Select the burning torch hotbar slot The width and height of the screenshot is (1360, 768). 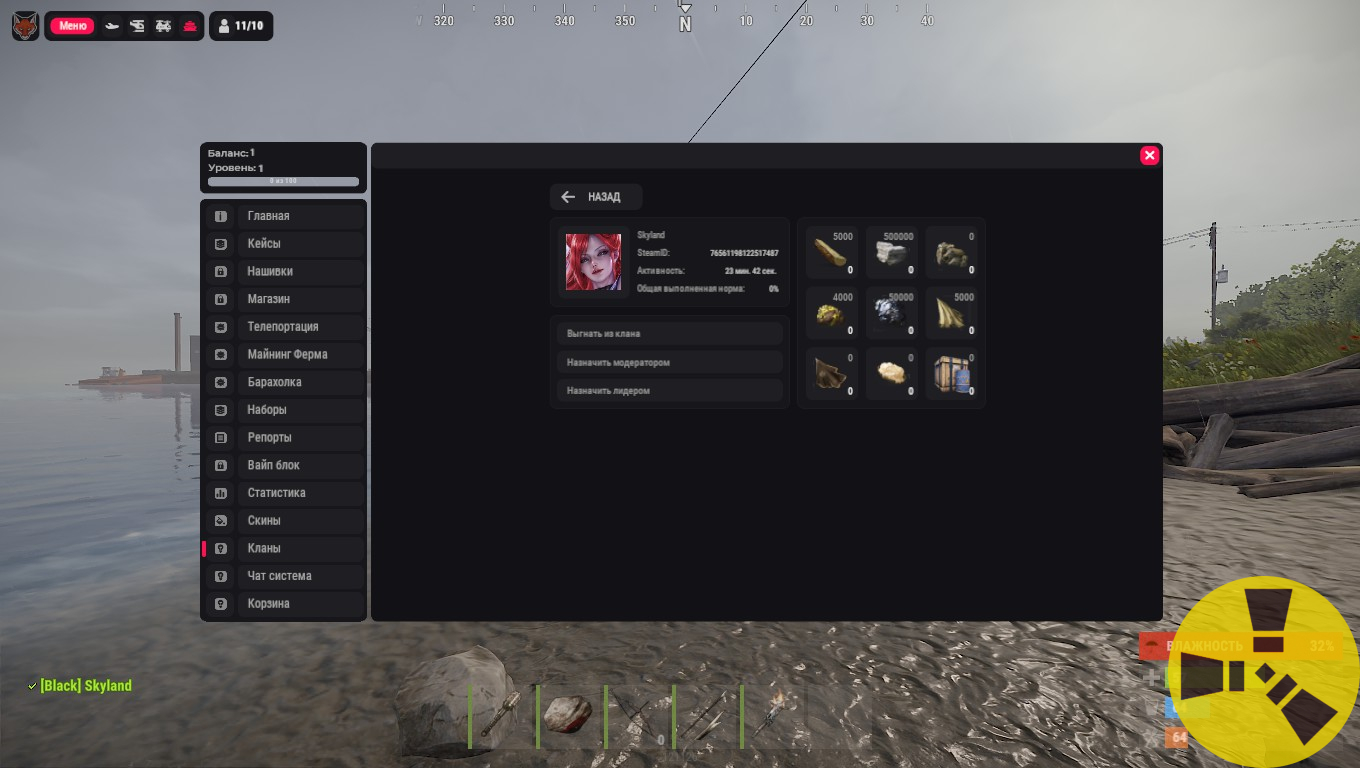pyautogui.click(x=772, y=715)
